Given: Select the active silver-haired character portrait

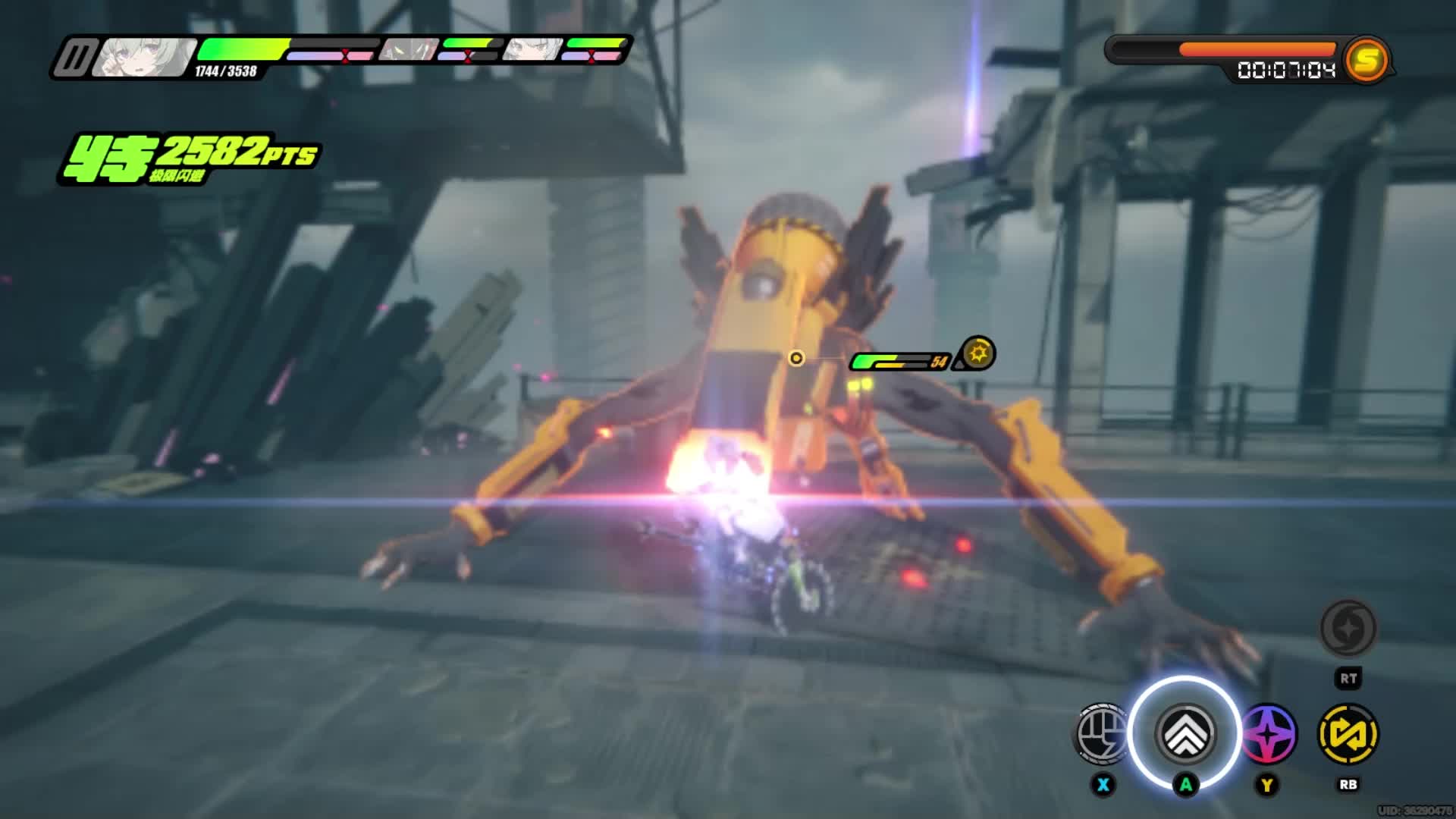Looking at the screenshot, I should click(144, 58).
